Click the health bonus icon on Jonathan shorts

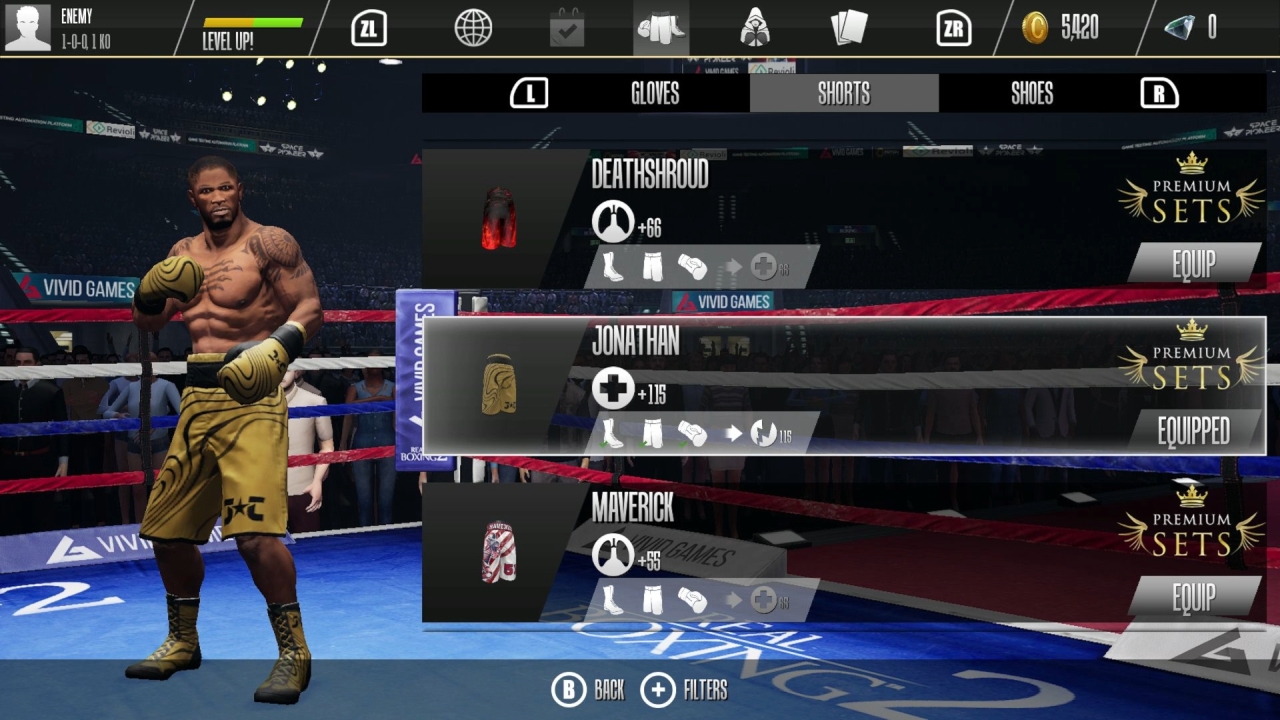coord(616,386)
